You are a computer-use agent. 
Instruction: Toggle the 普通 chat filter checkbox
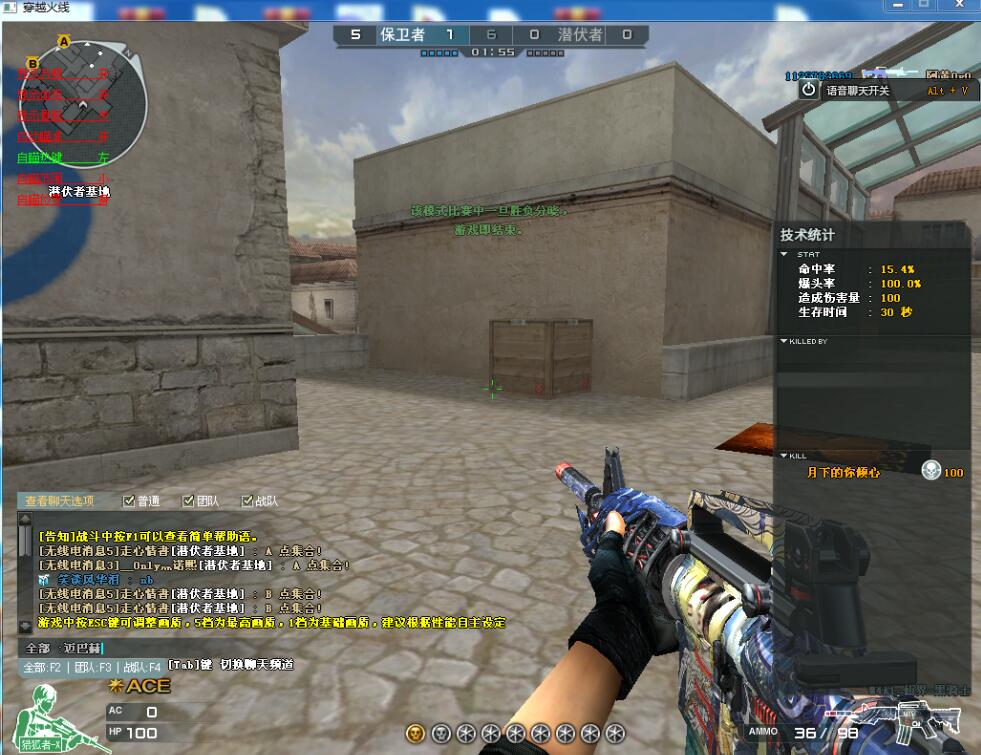(128, 501)
